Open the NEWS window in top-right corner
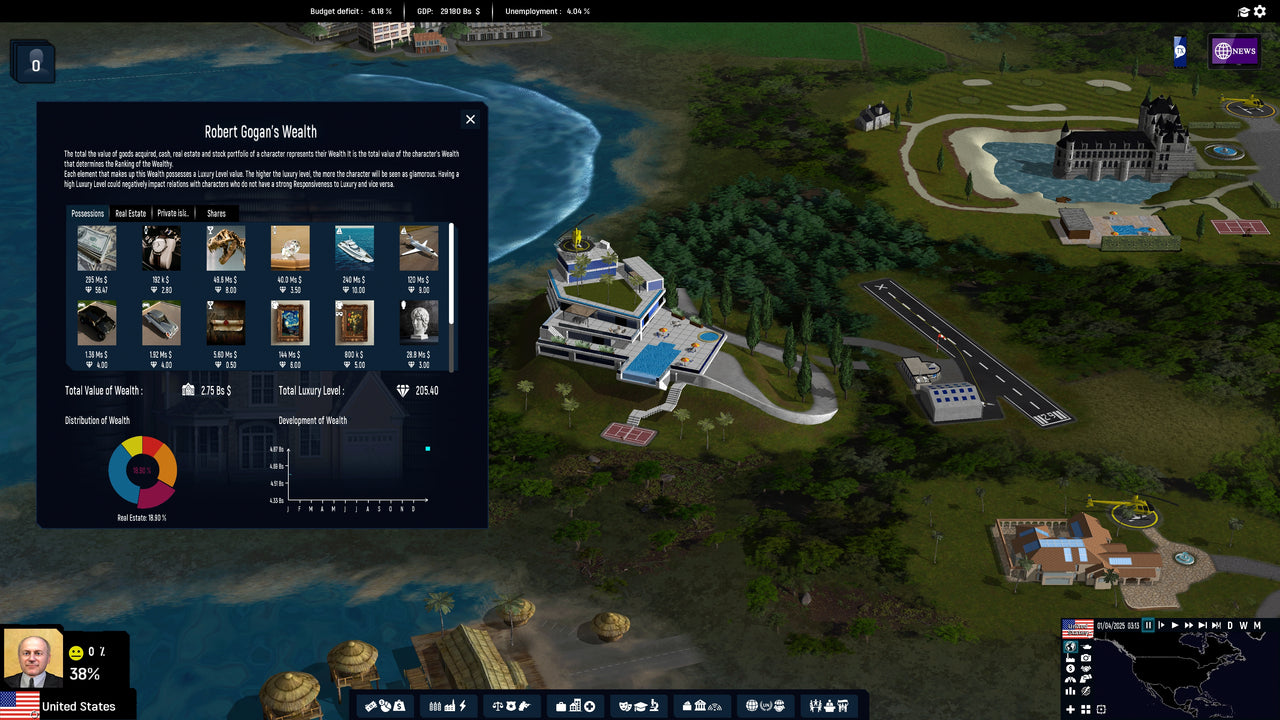The image size is (1280, 720). coord(1235,50)
